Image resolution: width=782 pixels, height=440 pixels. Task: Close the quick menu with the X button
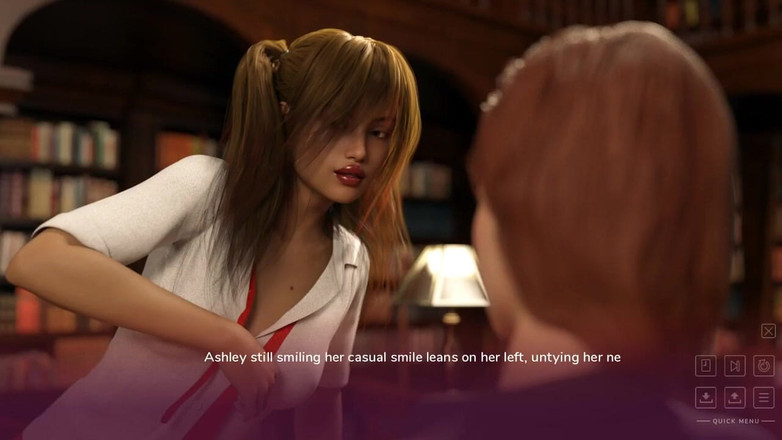(768, 331)
